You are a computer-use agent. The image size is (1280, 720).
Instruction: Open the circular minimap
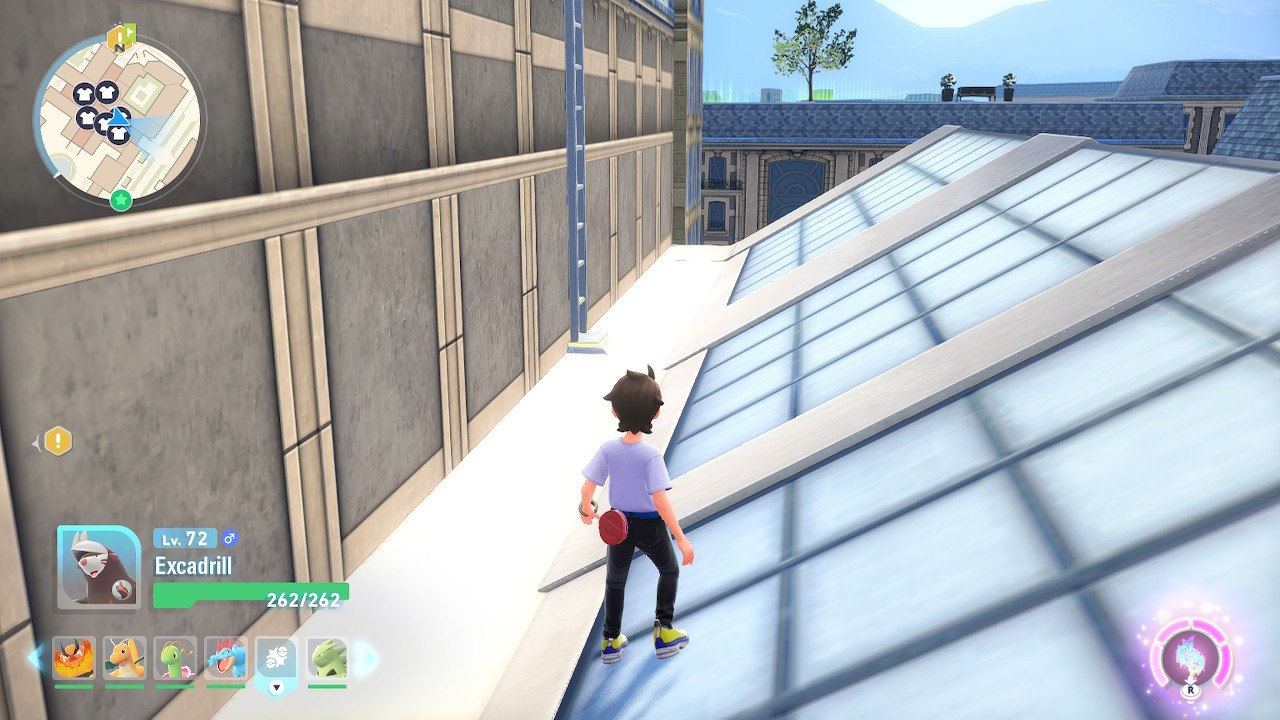pyautogui.click(x=118, y=118)
